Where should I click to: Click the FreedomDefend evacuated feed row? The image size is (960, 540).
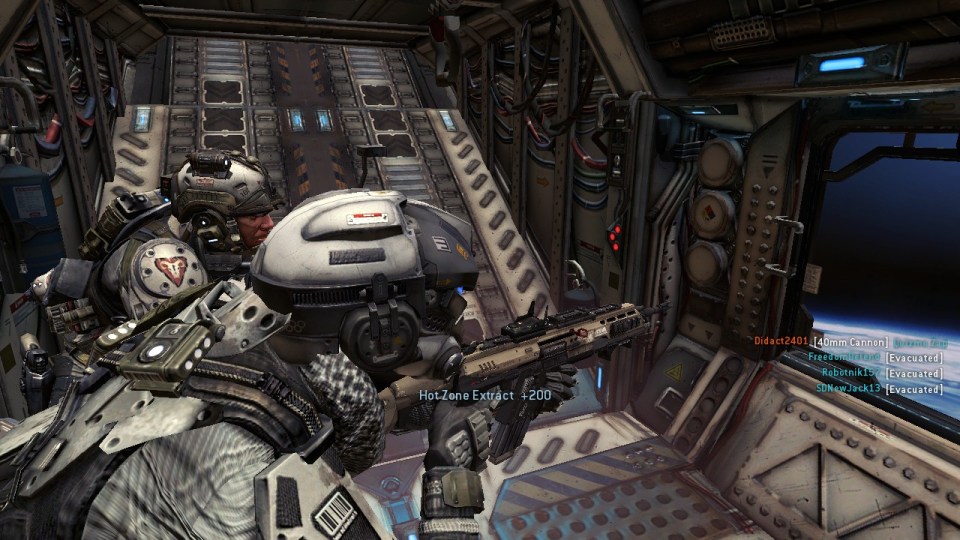coord(875,357)
